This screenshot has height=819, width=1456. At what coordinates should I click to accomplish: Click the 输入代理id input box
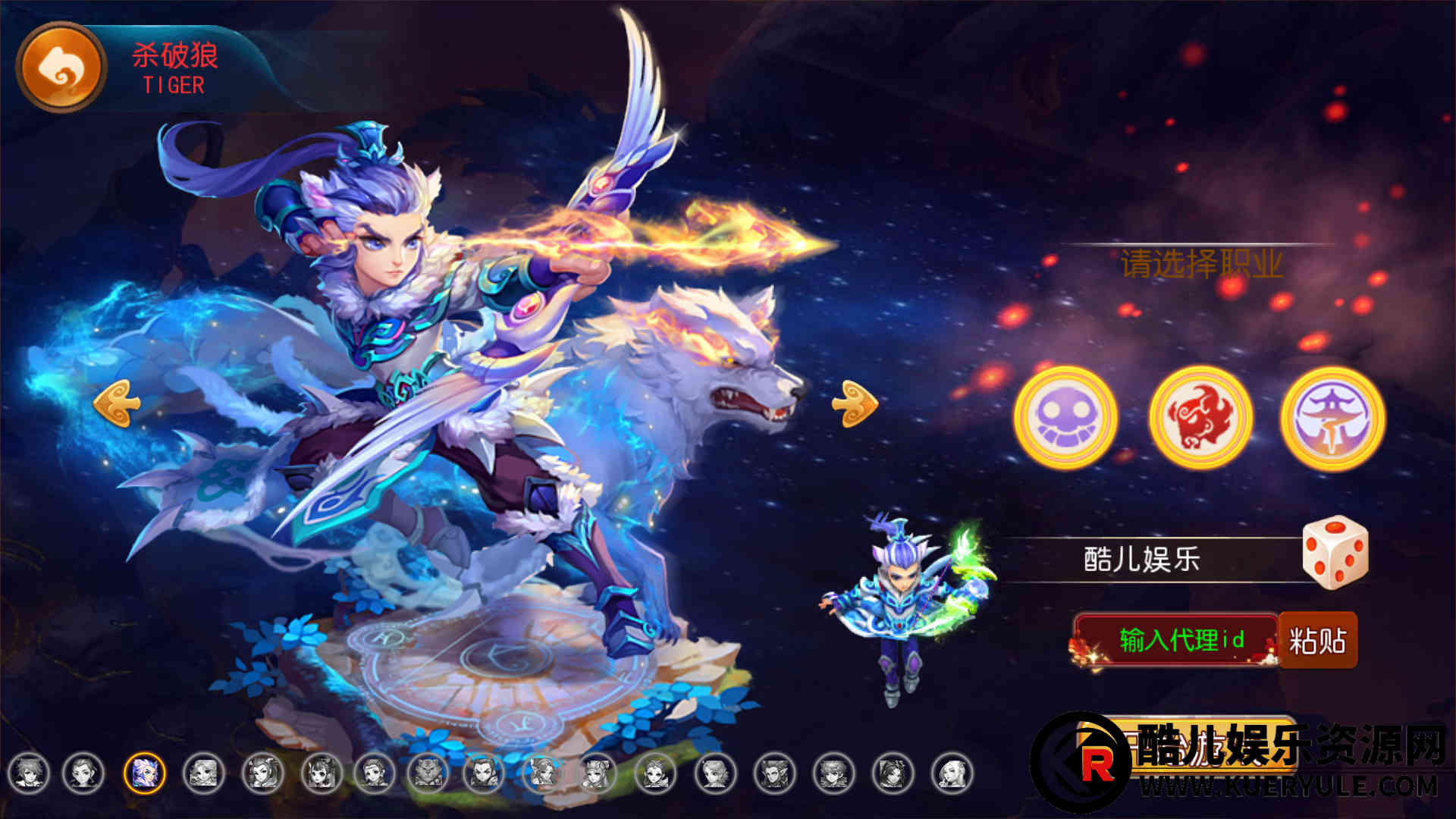click(x=1179, y=640)
